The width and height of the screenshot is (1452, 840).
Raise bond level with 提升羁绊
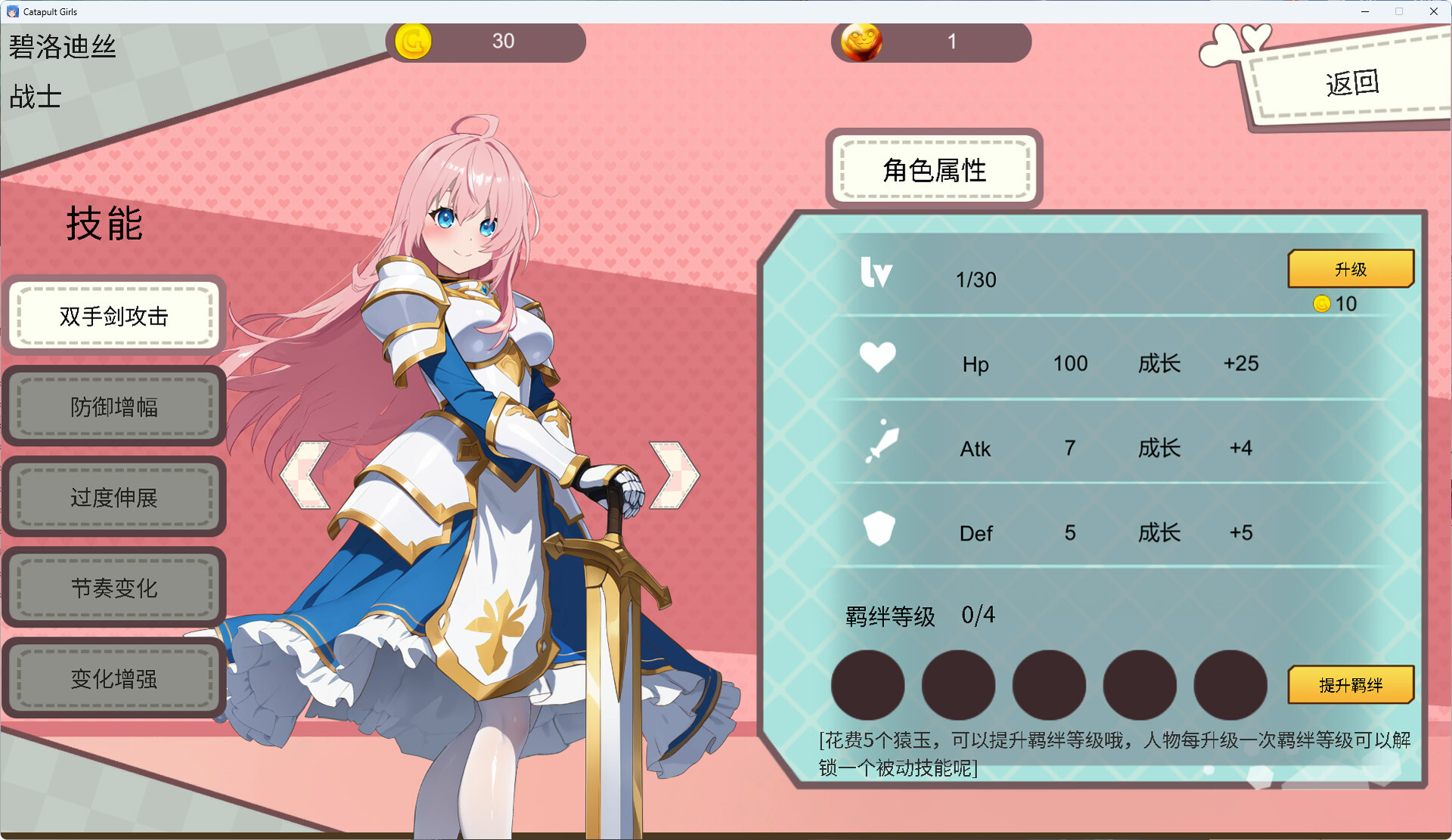click(1351, 685)
